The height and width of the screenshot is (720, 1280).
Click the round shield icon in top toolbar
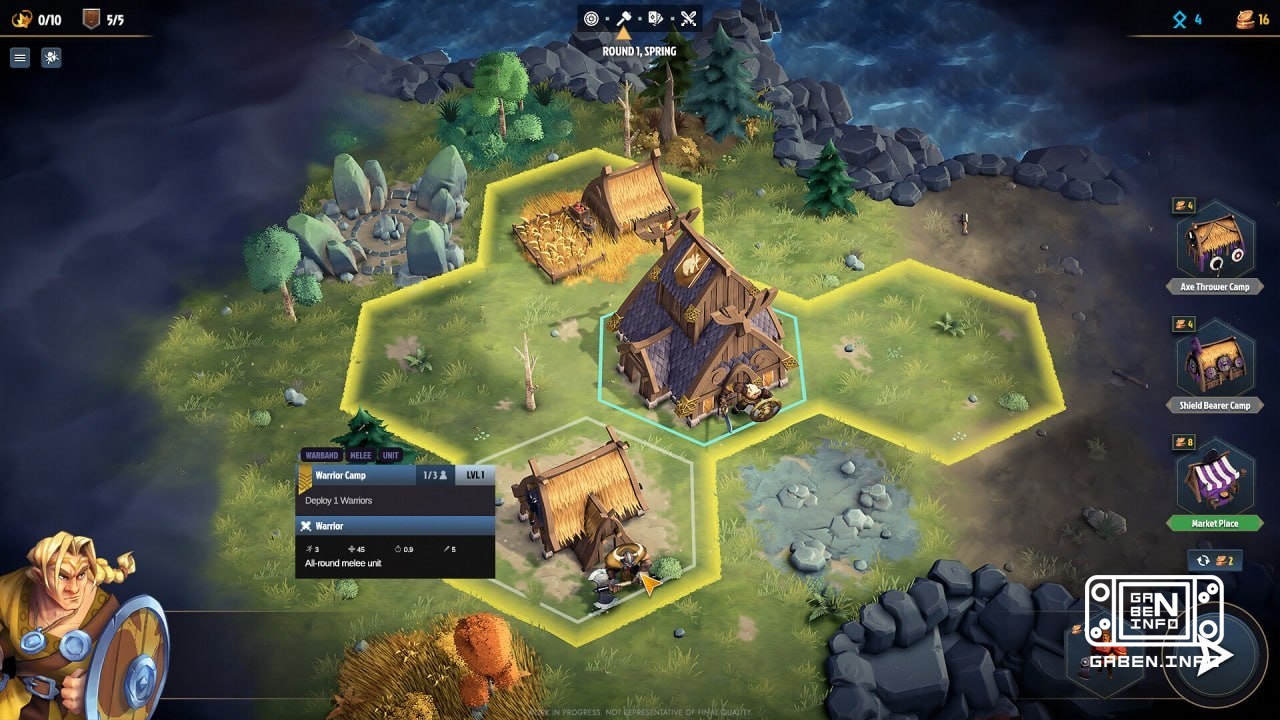click(x=590, y=18)
